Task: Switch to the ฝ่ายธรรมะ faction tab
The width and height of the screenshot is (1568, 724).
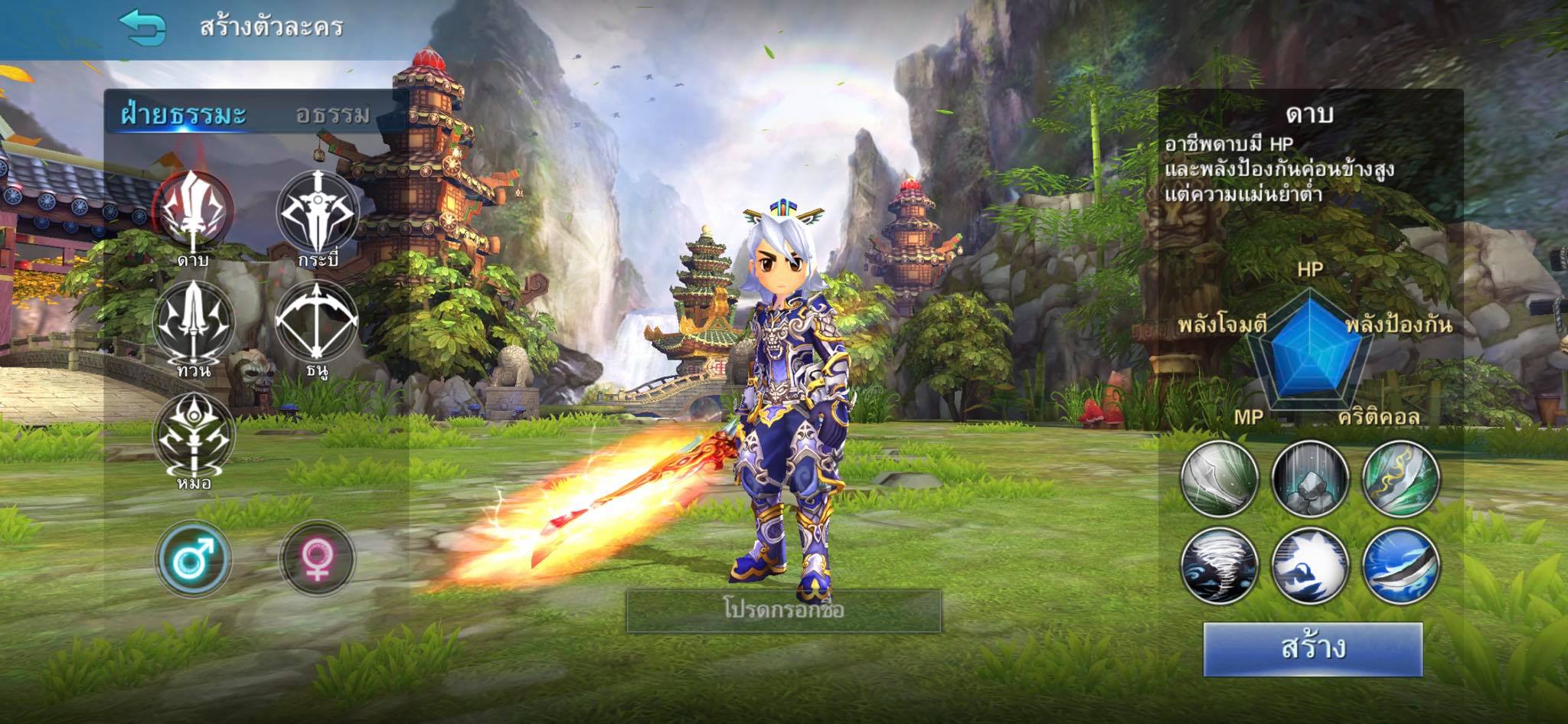Action: tap(184, 115)
